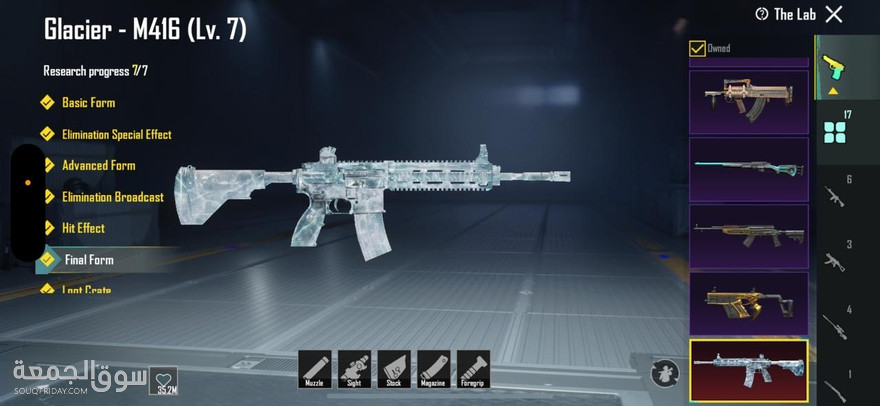
Task: Select the Glacier M416 skin thumbnail
Action: tap(749, 369)
